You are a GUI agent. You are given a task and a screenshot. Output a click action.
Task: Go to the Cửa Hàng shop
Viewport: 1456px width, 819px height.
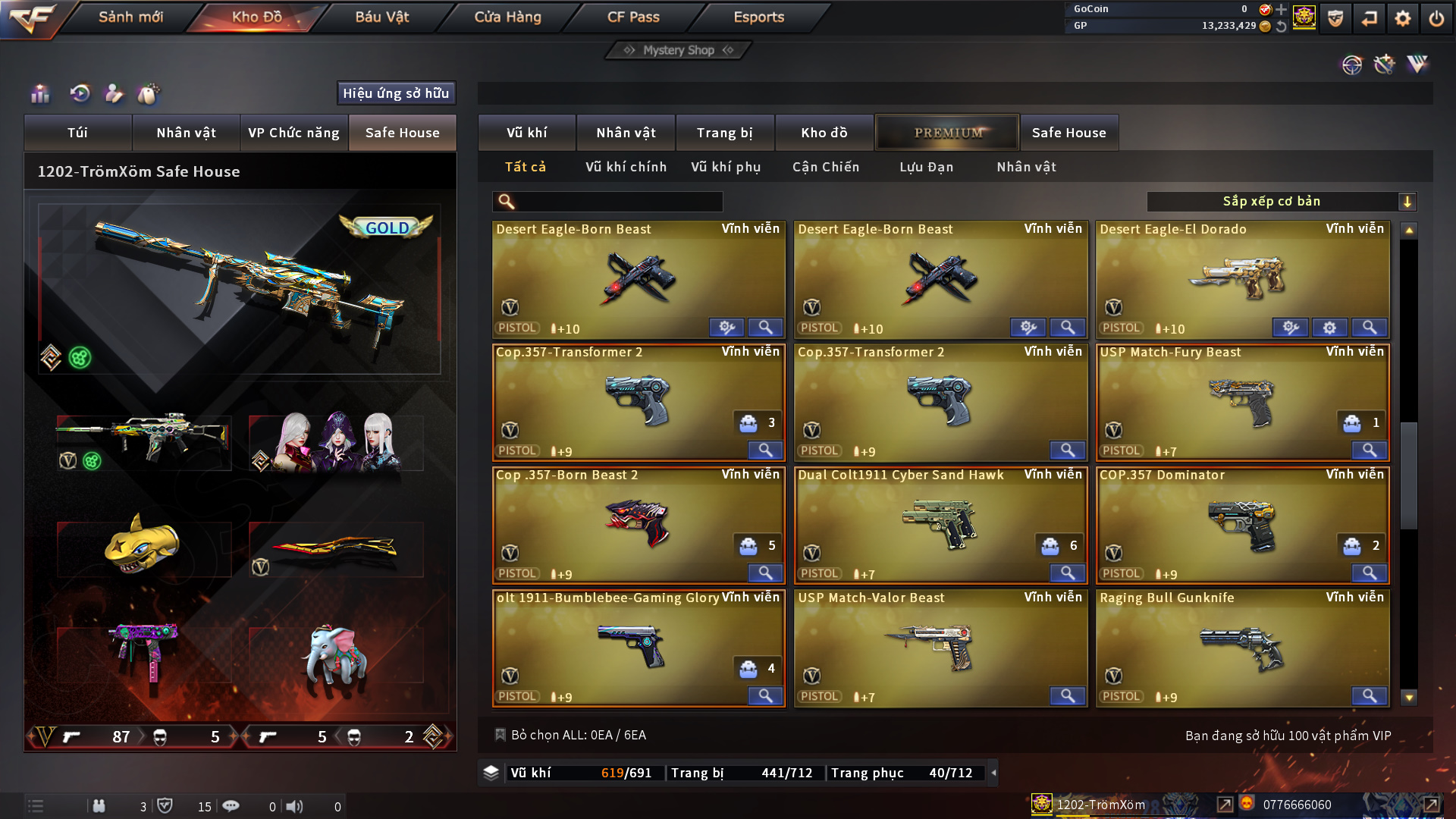pyautogui.click(x=507, y=17)
